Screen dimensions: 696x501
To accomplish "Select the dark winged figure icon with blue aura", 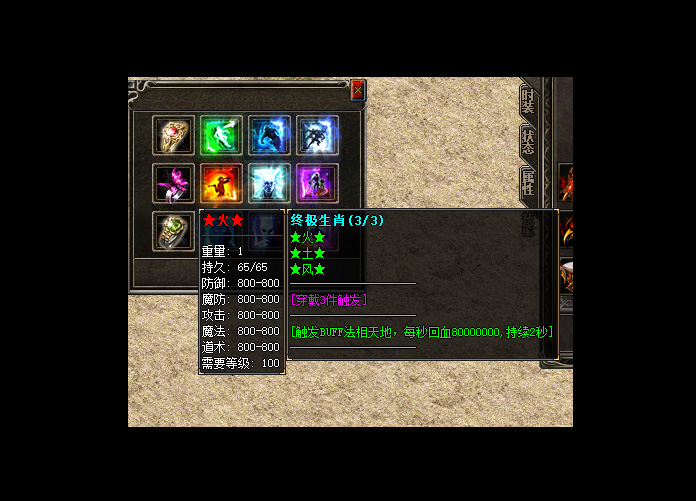I will (317, 135).
